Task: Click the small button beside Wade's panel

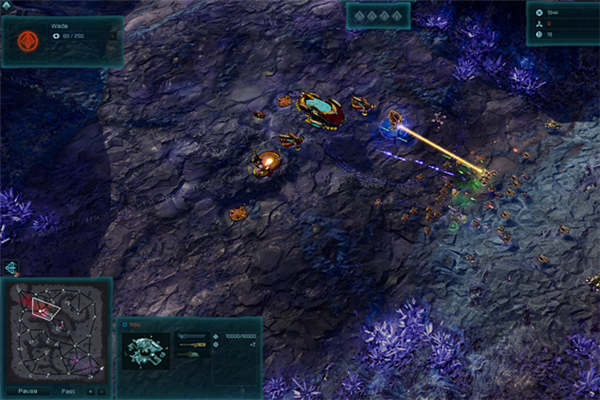Action: (112, 34)
